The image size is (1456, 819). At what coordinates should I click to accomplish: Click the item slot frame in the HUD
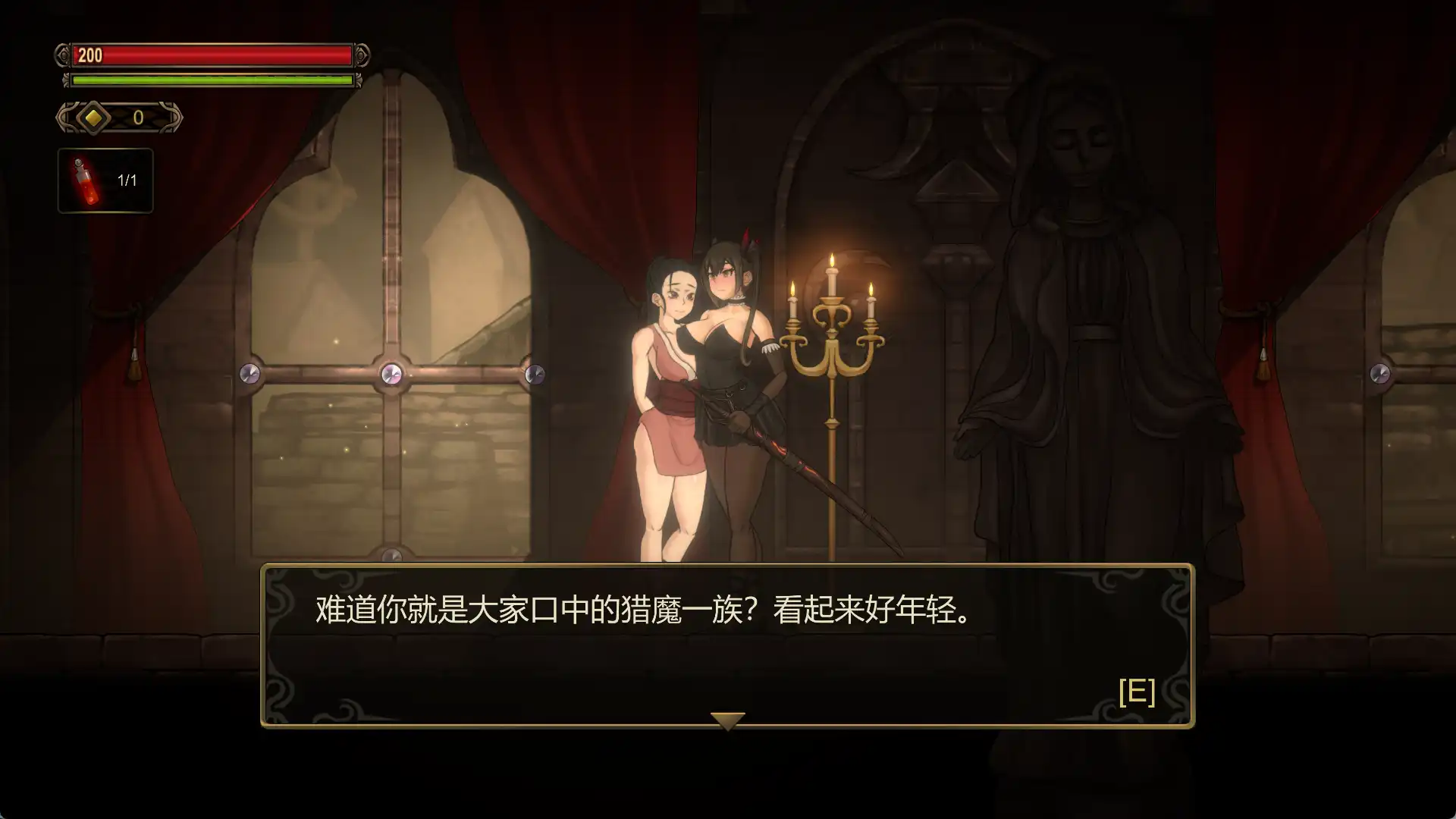pos(105,180)
